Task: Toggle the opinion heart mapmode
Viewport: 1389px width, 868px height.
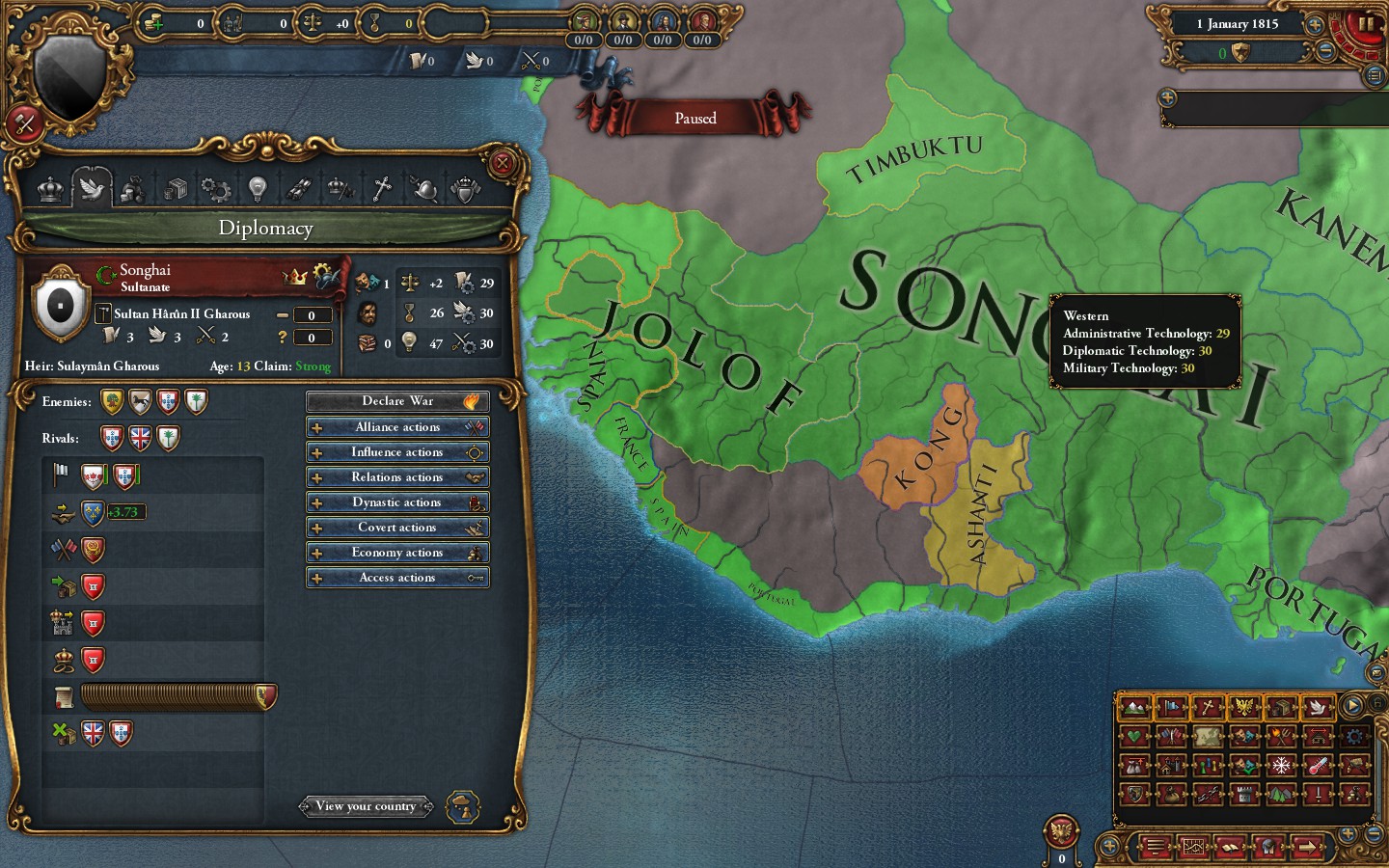Action: pos(1135,736)
